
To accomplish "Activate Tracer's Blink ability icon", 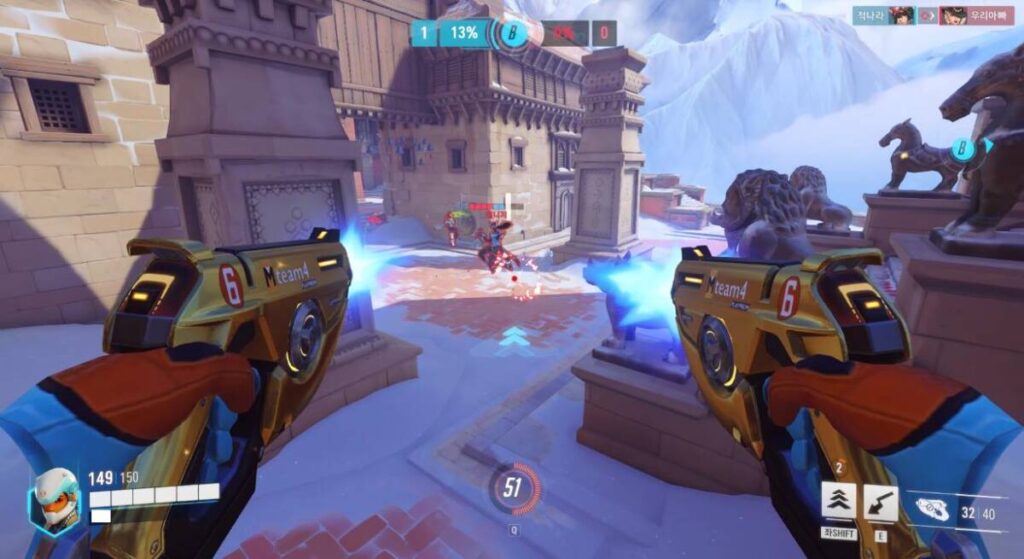I will (x=838, y=500).
